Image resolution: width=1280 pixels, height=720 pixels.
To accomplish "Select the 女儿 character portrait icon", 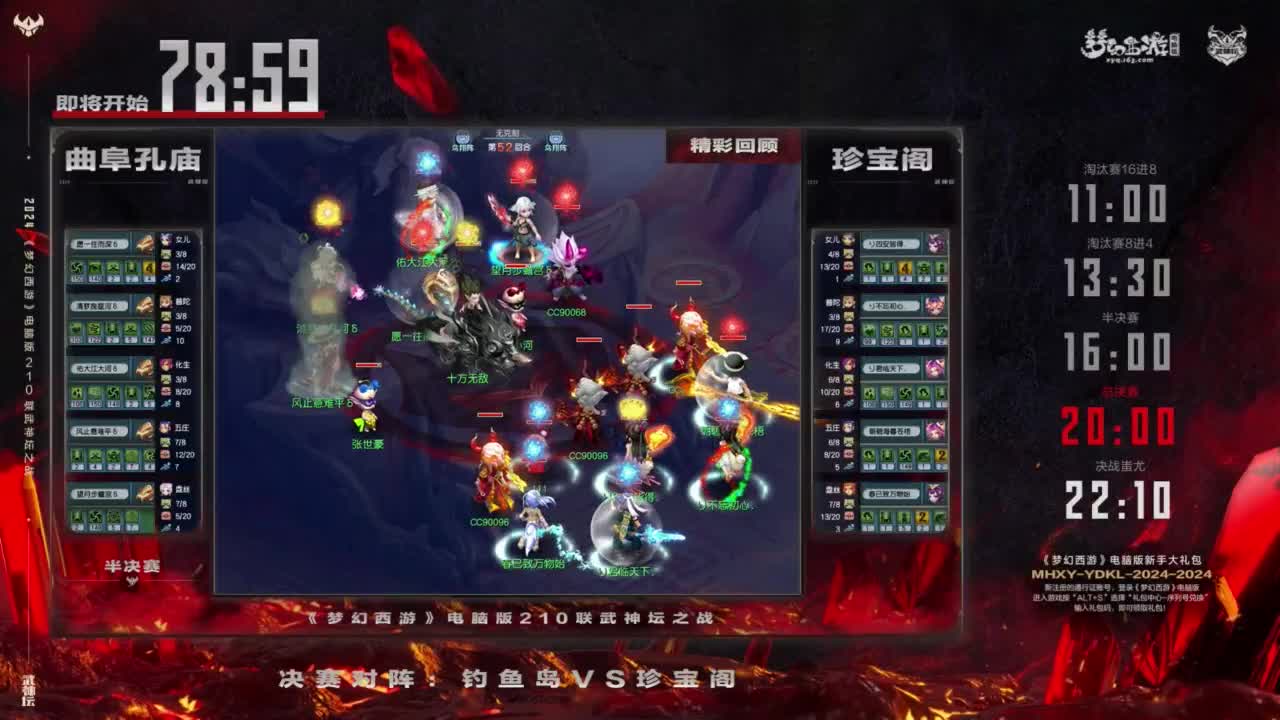I will tap(166, 239).
